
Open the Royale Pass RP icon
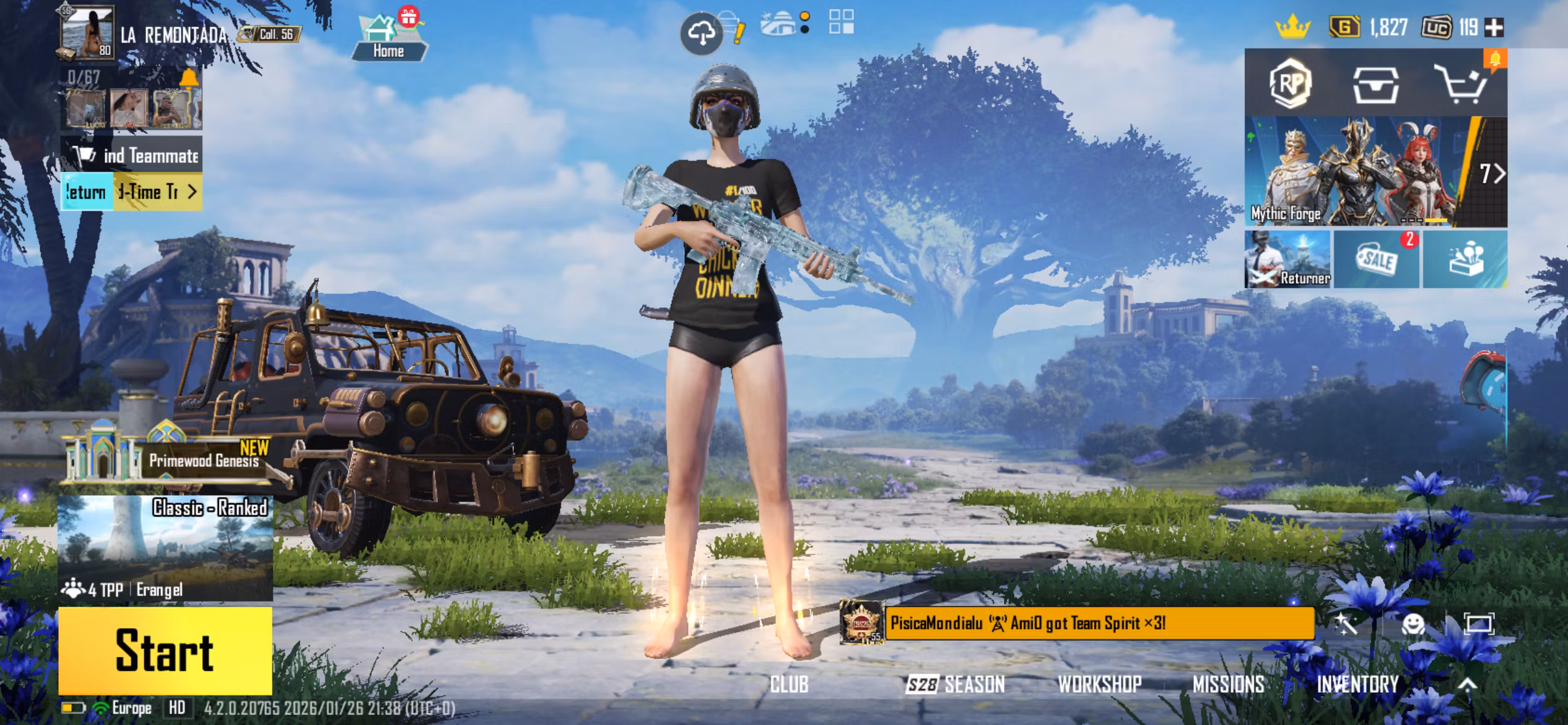(1289, 84)
